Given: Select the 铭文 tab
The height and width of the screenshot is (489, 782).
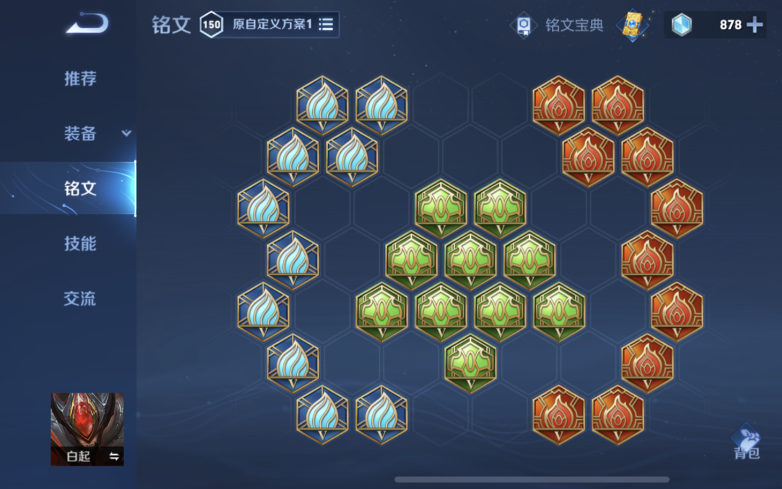Looking at the screenshot, I should click(80, 188).
